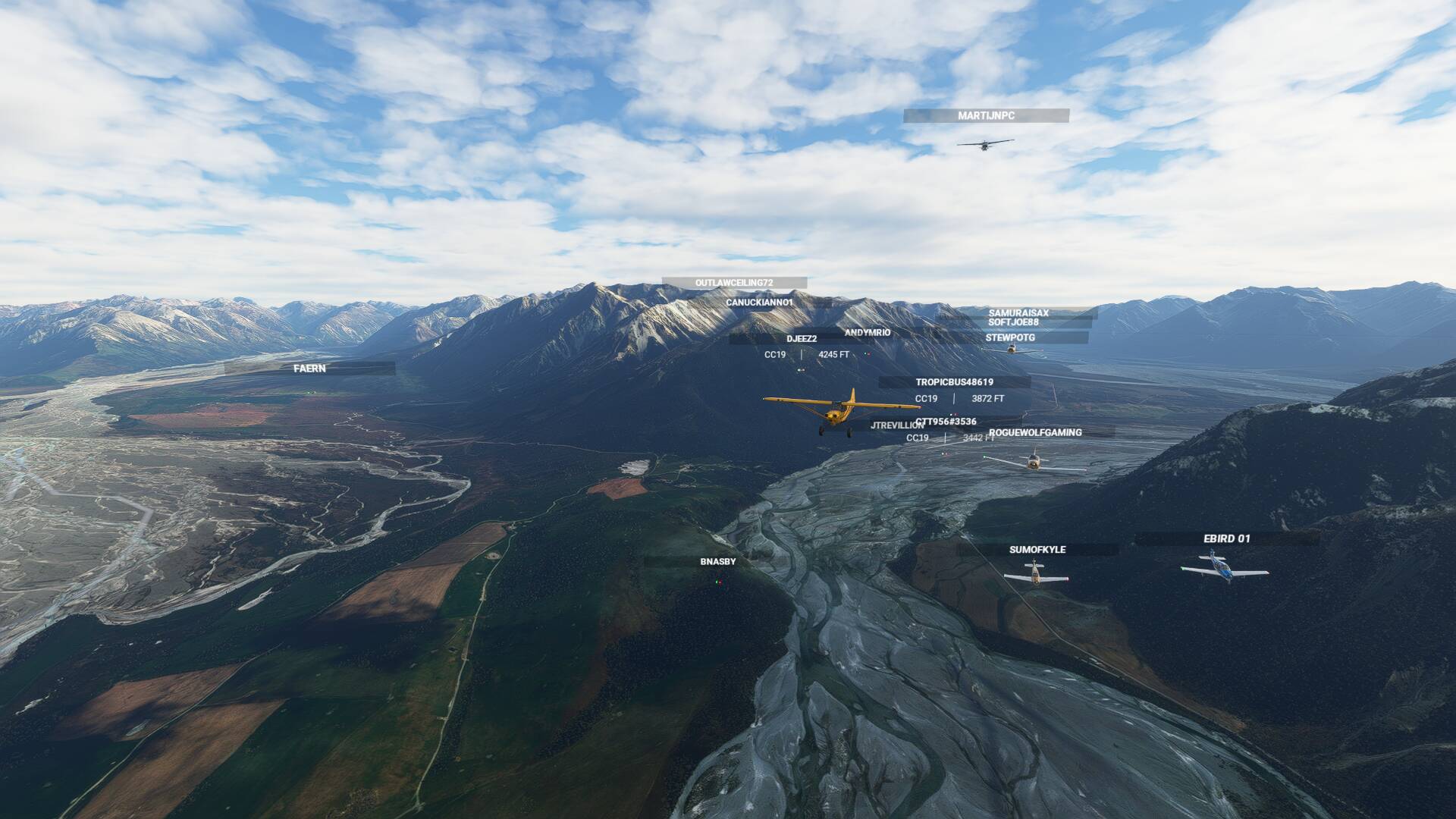Select the SUMOFKYLE player label
The width and height of the screenshot is (1456, 819).
[x=1037, y=550]
